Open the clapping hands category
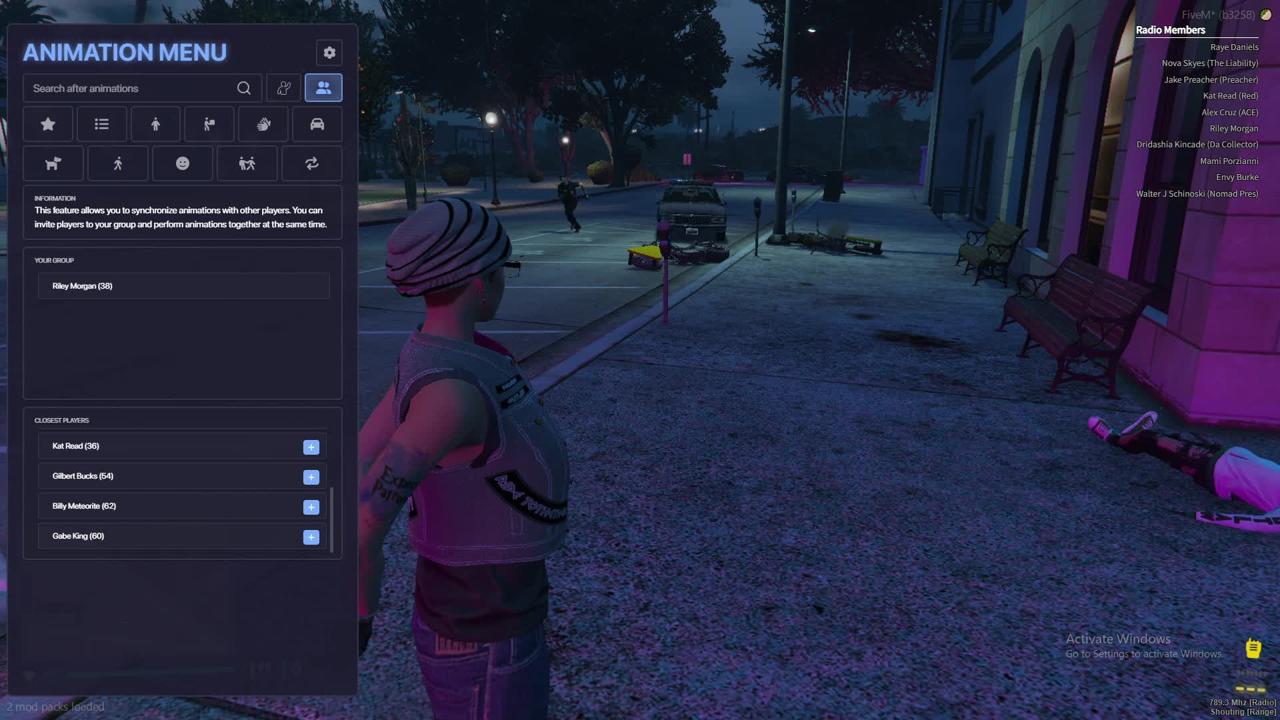This screenshot has height=720, width=1280. [x=263, y=125]
